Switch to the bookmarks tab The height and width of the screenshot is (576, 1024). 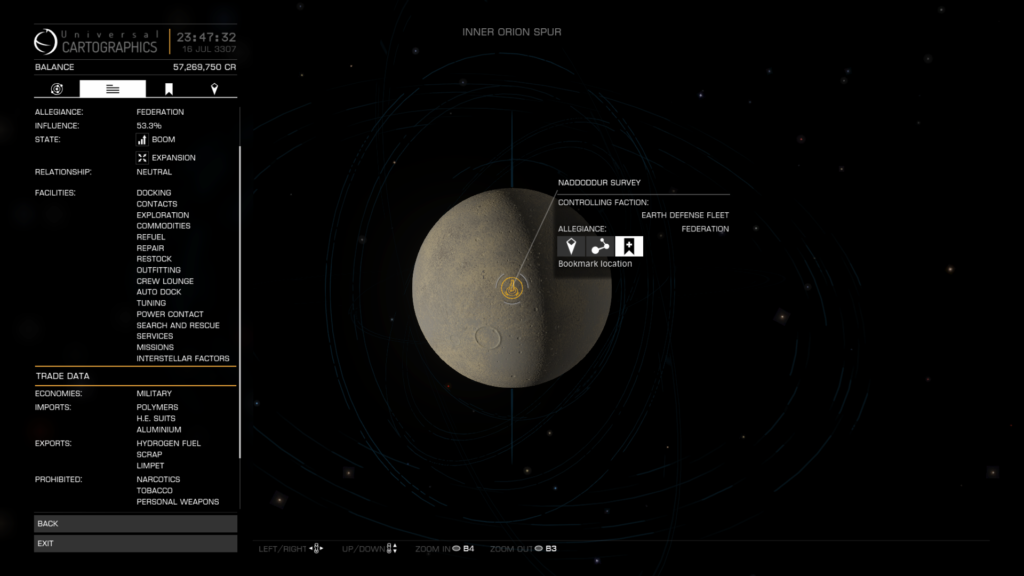[169, 89]
